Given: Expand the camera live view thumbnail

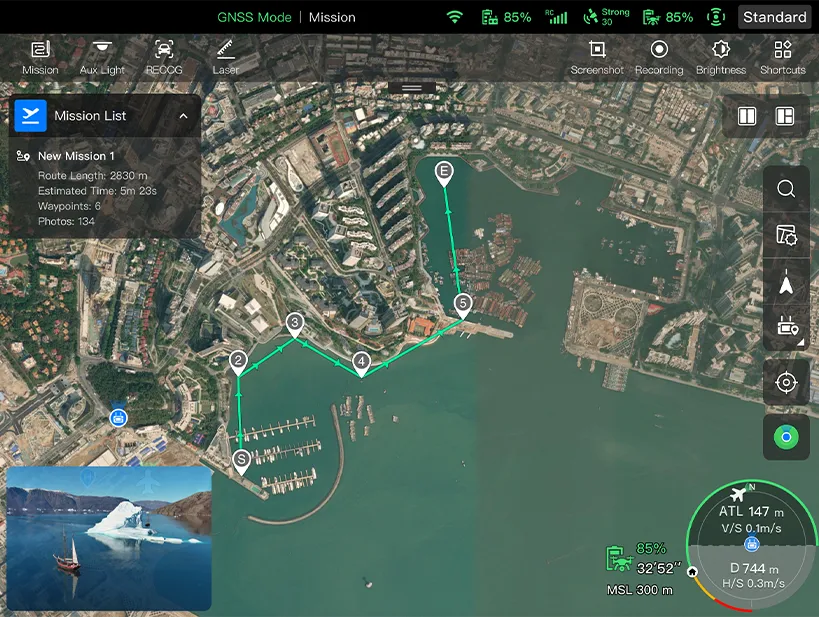Looking at the screenshot, I should tap(109, 537).
